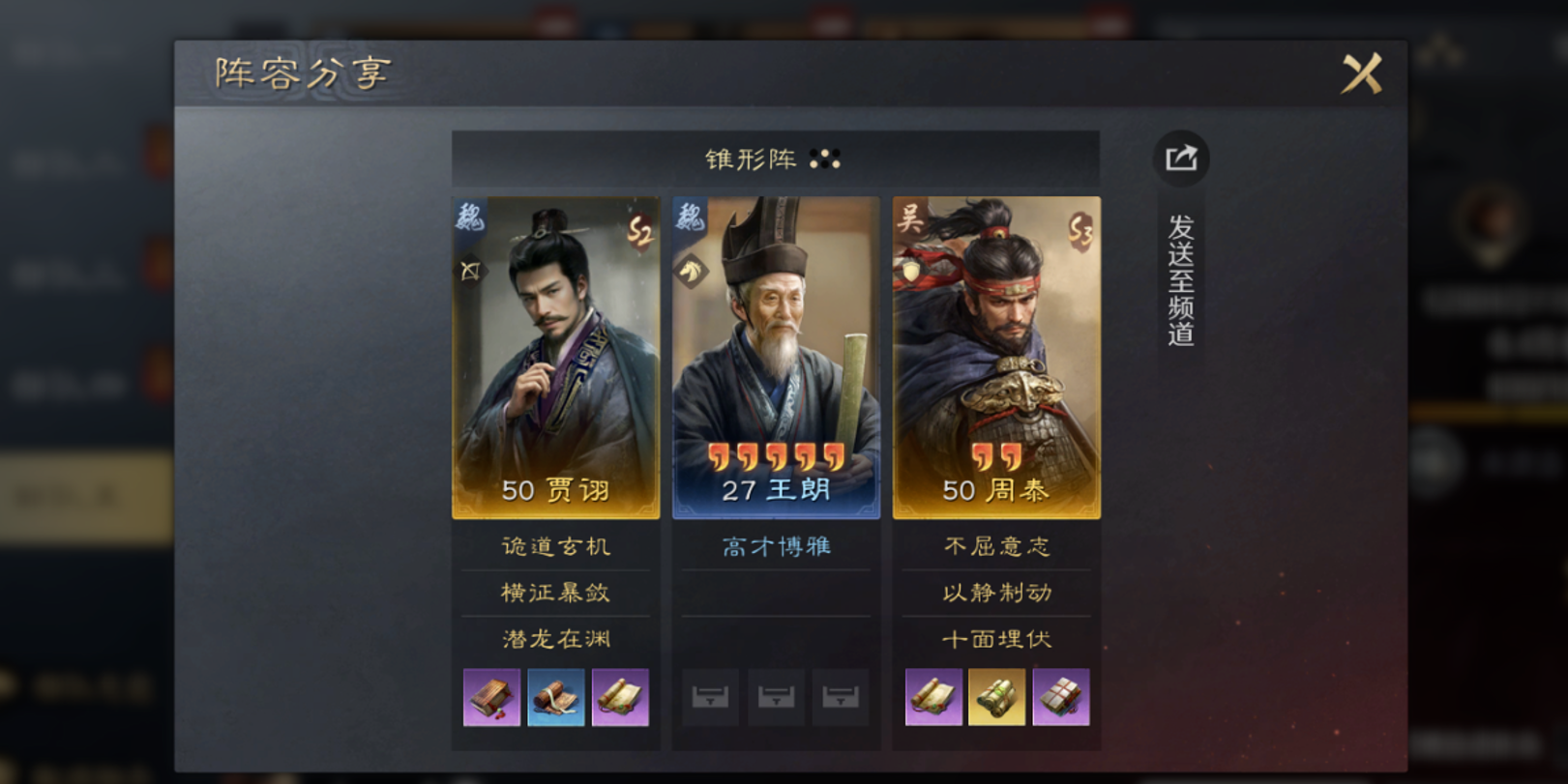Click the horse cavalry icon on 王朗's card
Viewport: 1568px width, 784px height.
tap(691, 273)
